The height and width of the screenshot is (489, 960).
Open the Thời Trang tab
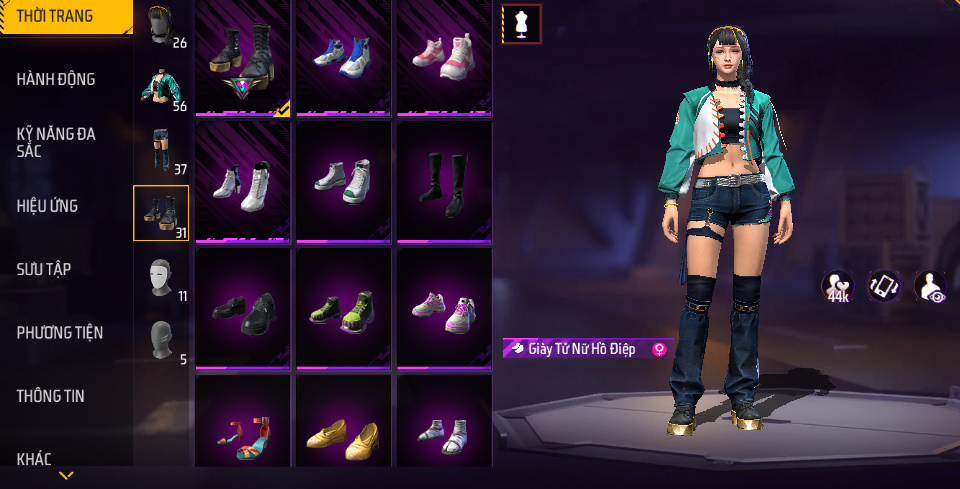pos(56,16)
